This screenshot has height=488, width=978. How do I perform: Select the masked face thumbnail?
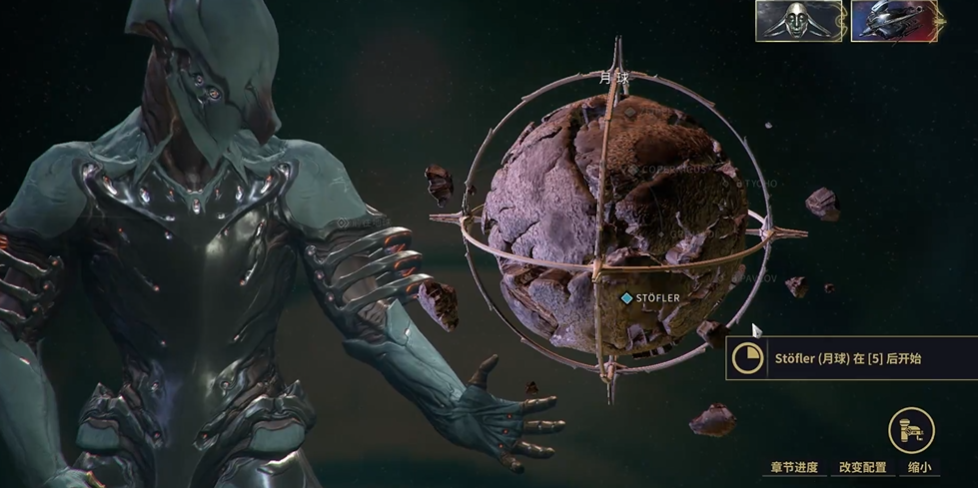[x=798, y=21]
